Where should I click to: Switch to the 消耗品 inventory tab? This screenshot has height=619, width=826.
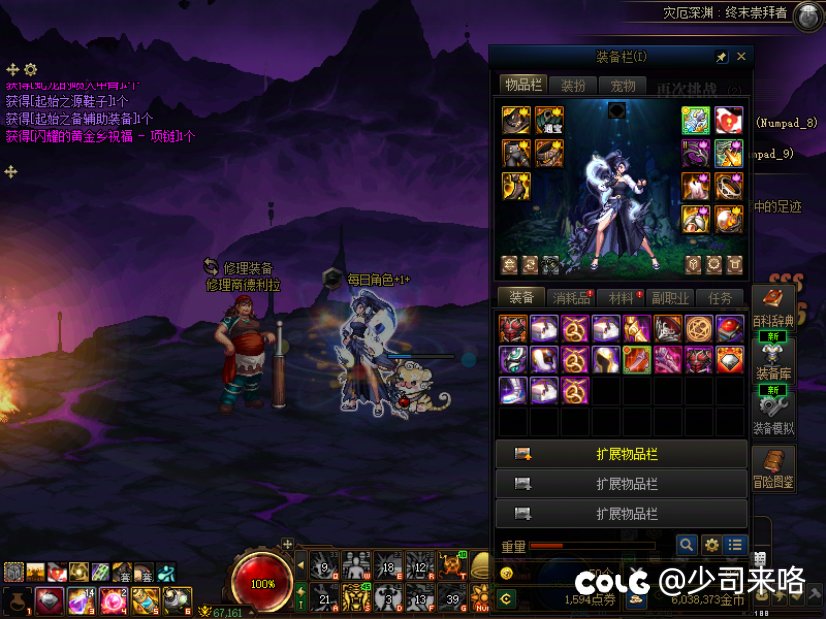[571, 297]
